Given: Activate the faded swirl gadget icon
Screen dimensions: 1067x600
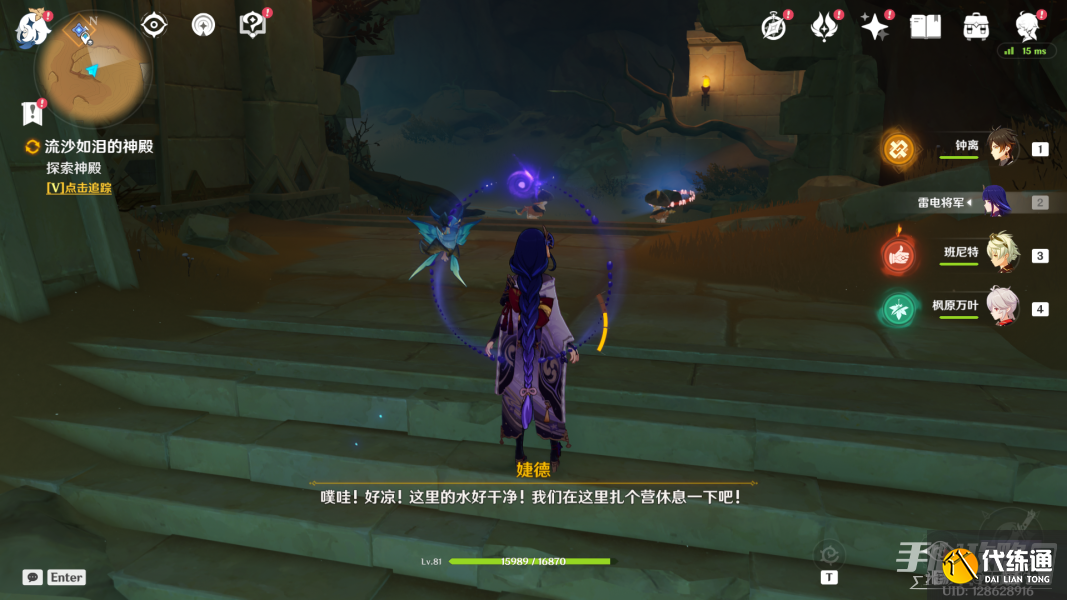Looking at the screenshot, I should tap(828, 555).
